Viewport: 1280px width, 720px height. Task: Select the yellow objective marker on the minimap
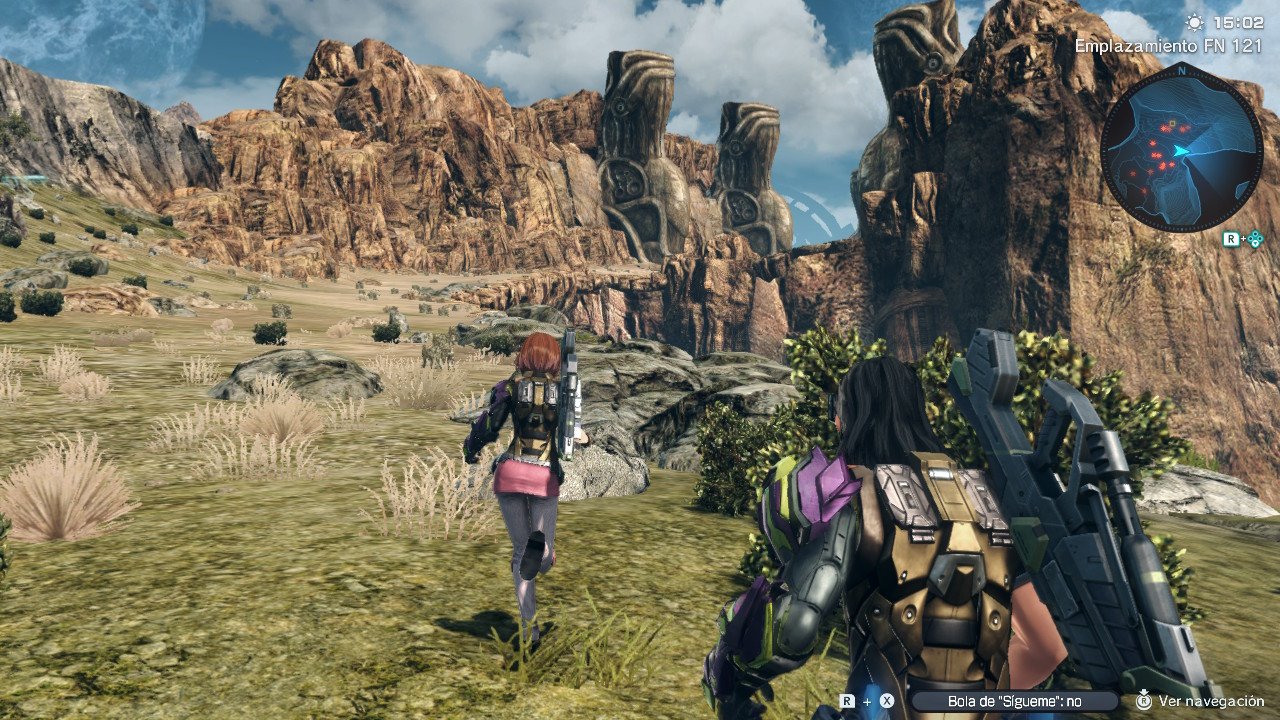click(x=1172, y=123)
